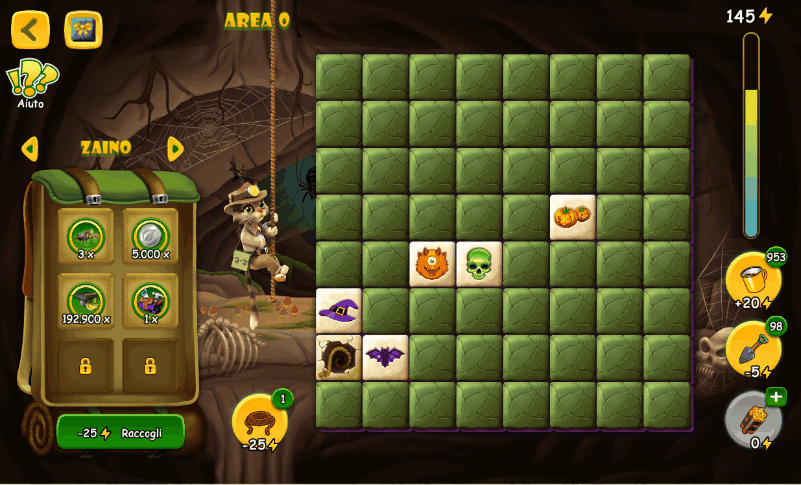
Task: Open the Aiuto help
Action: 31,83
